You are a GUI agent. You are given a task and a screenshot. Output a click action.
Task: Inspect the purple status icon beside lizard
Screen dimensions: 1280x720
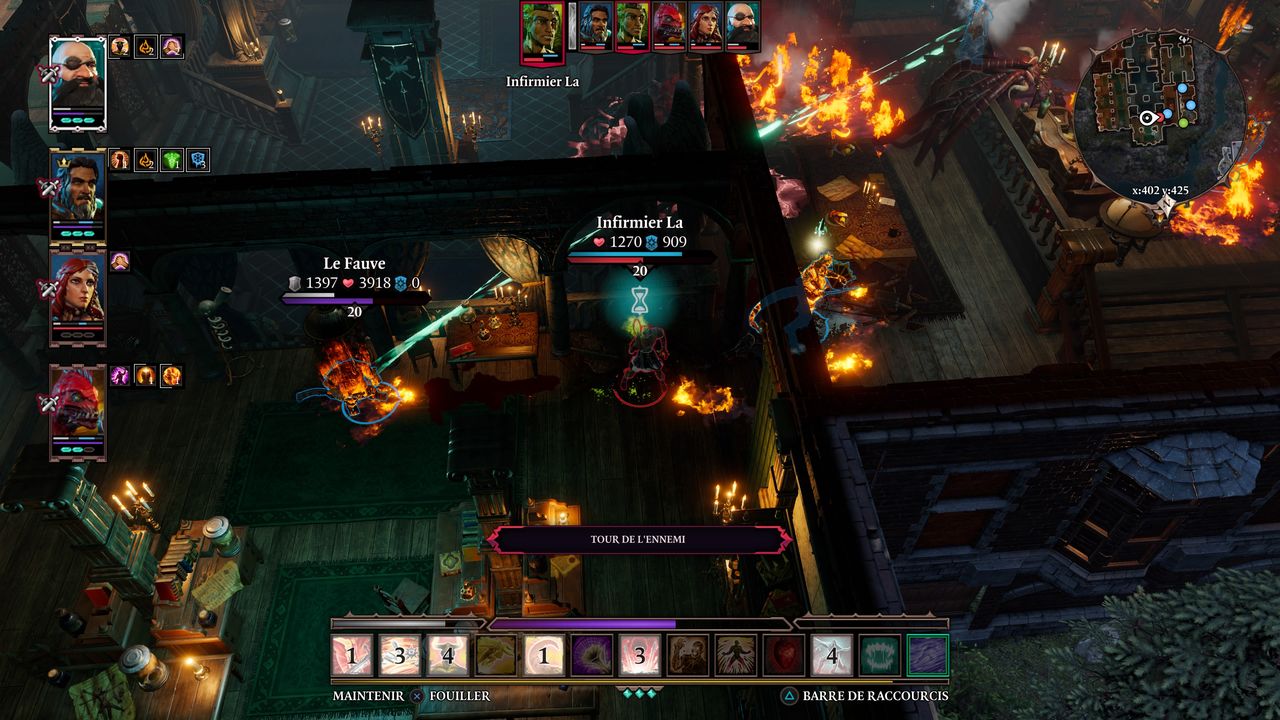120,375
